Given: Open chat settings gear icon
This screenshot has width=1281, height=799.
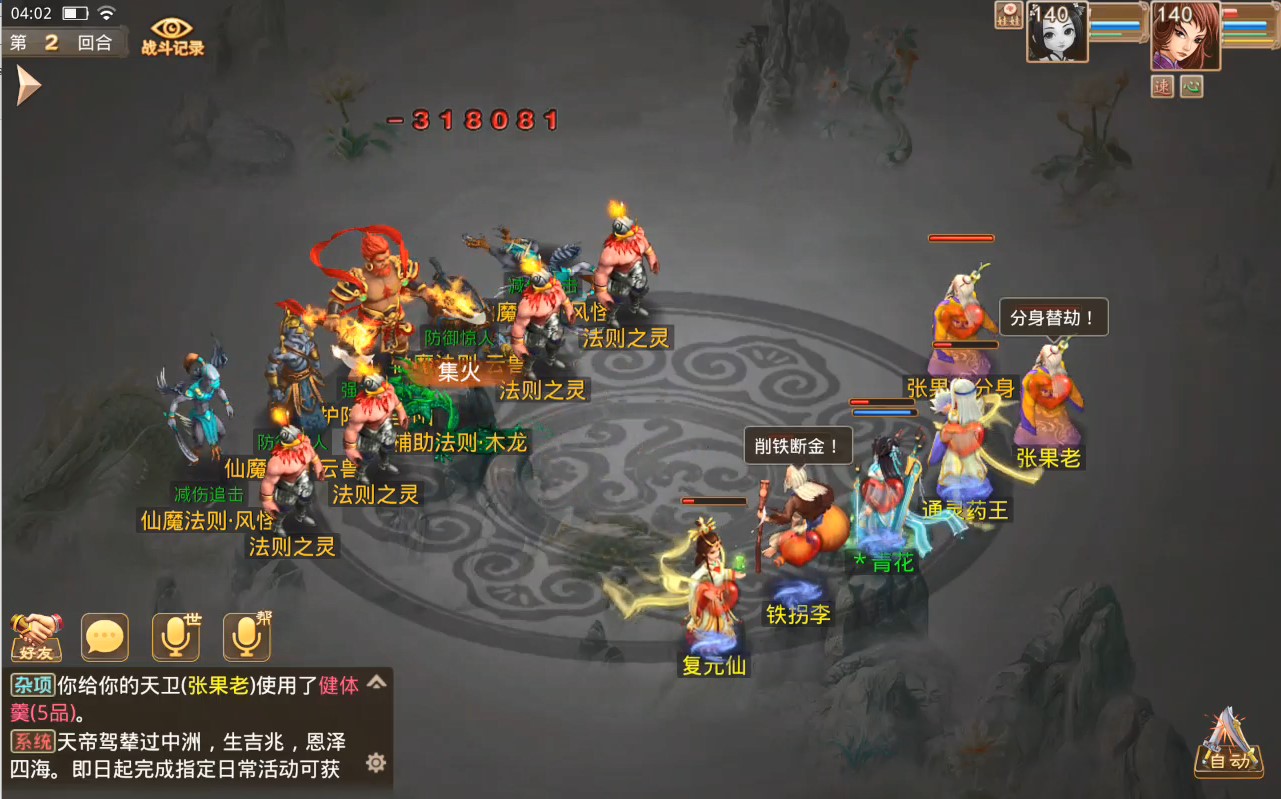Looking at the screenshot, I should point(376,763).
